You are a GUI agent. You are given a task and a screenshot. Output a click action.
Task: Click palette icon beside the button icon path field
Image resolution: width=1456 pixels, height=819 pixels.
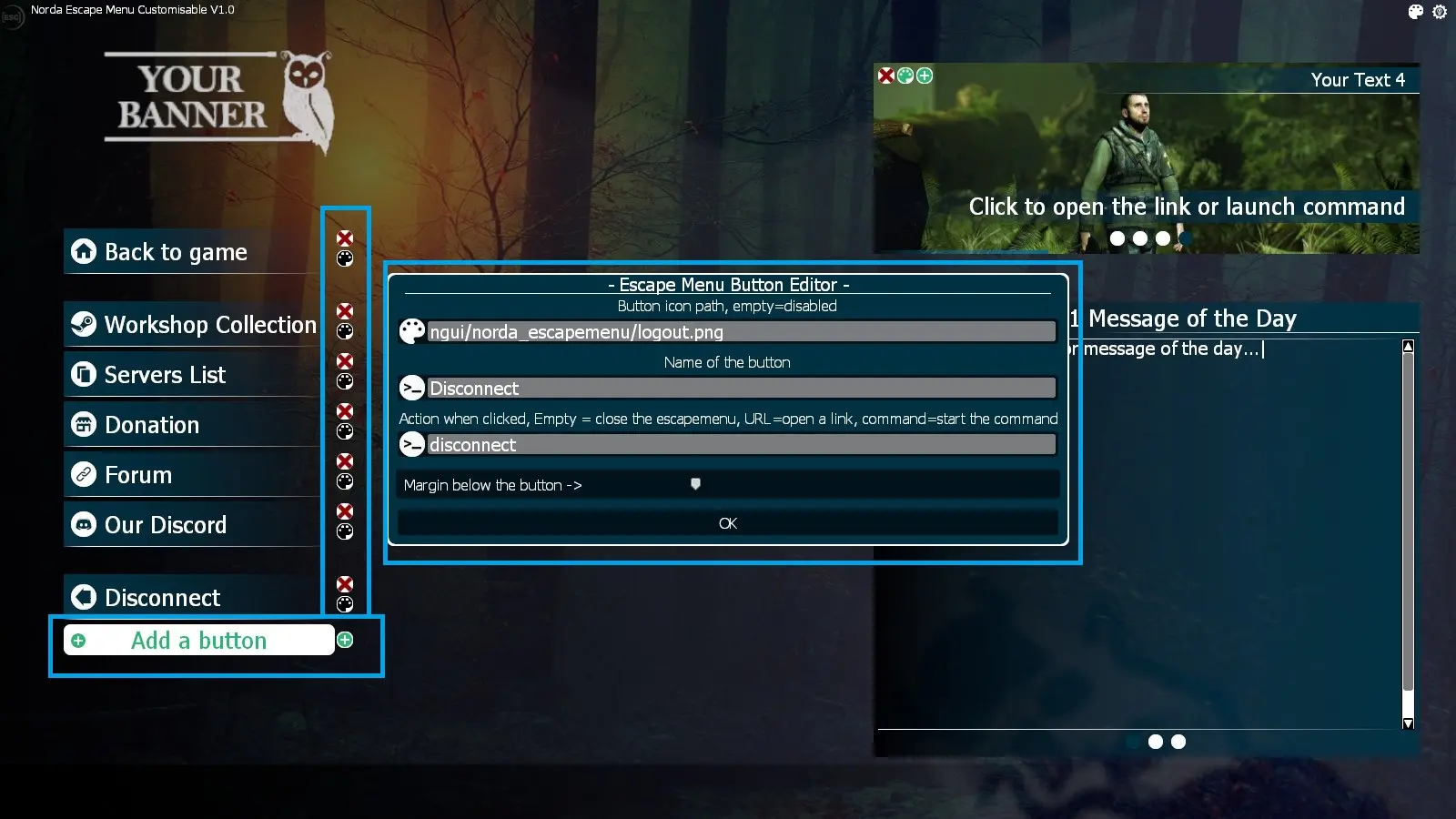click(412, 331)
